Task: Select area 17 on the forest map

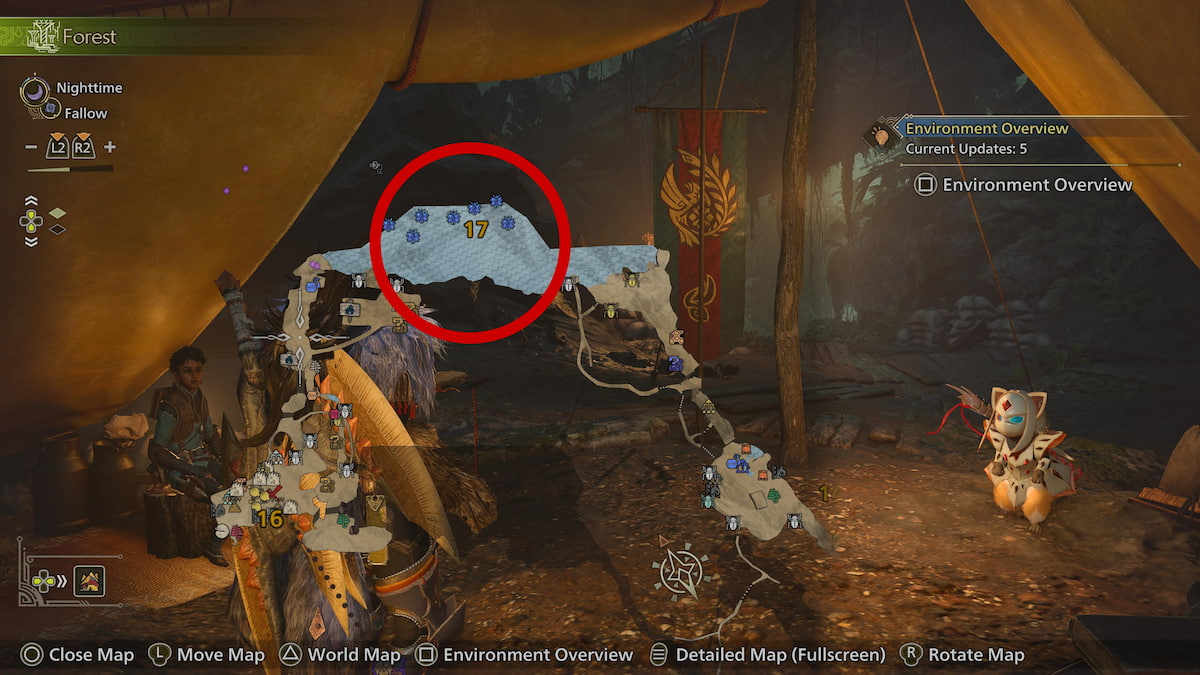Action: [x=476, y=230]
